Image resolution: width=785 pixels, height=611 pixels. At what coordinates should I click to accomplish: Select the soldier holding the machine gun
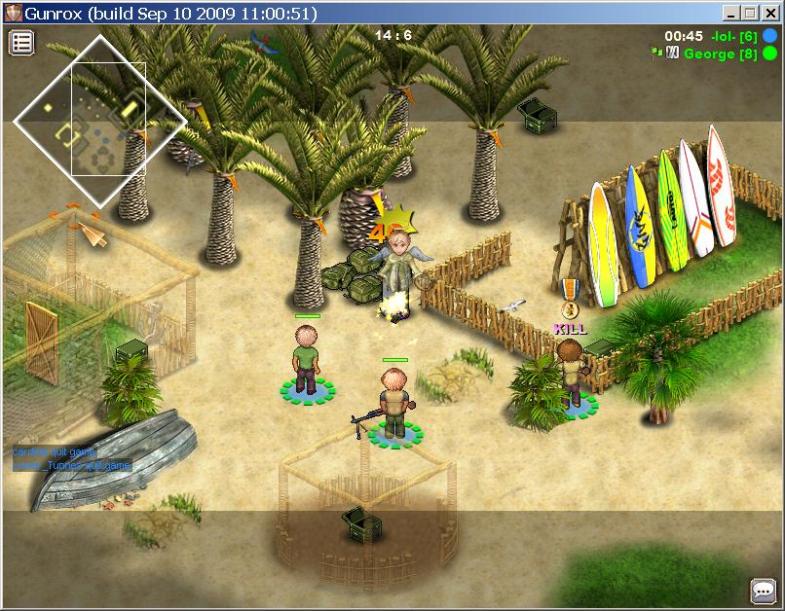click(x=394, y=404)
